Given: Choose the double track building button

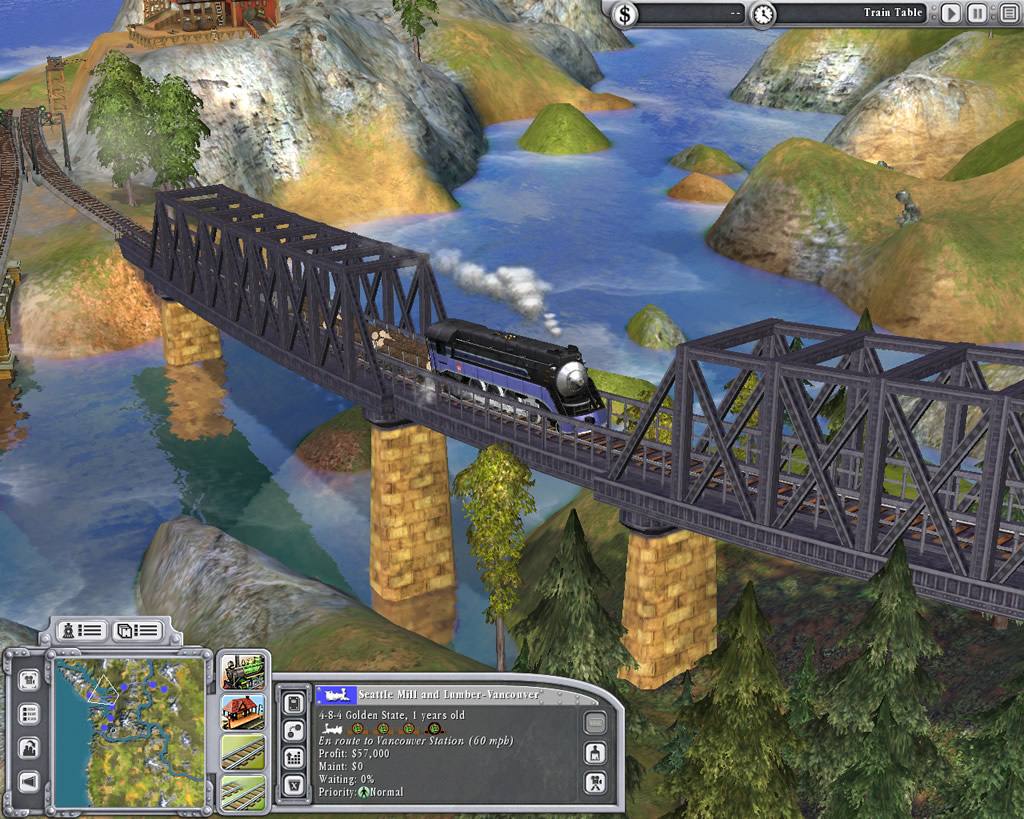Looking at the screenshot, I should [x=243, y=791].
